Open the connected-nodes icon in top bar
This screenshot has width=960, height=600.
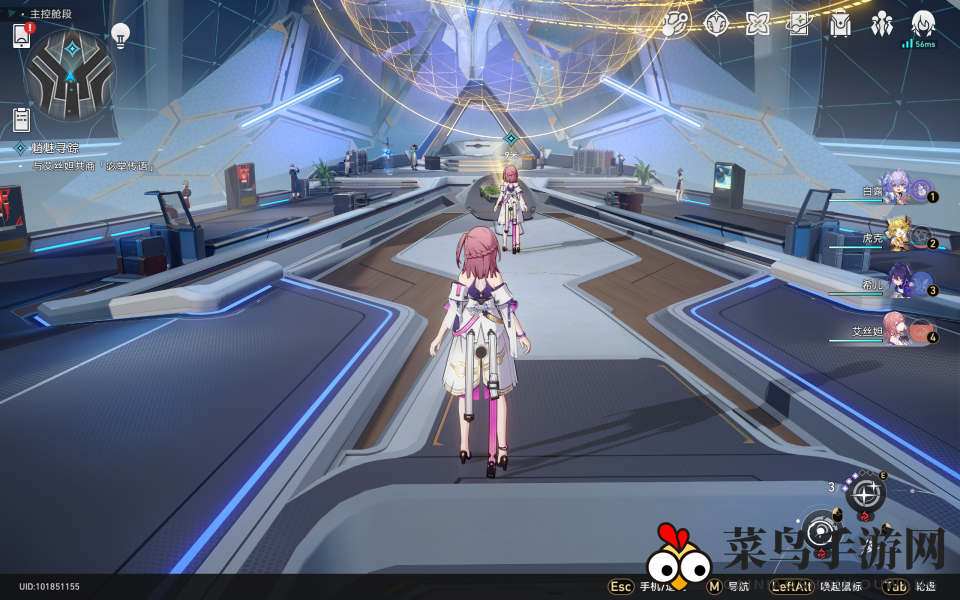[x=675, y=24]
